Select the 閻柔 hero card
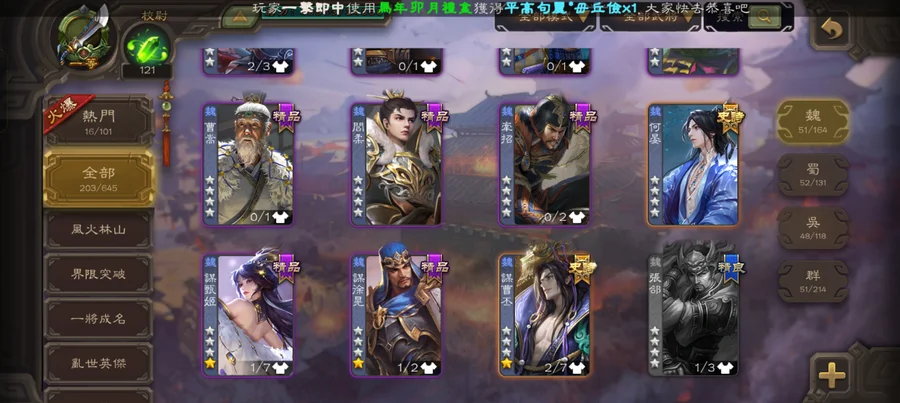 [x=396, y=165]
